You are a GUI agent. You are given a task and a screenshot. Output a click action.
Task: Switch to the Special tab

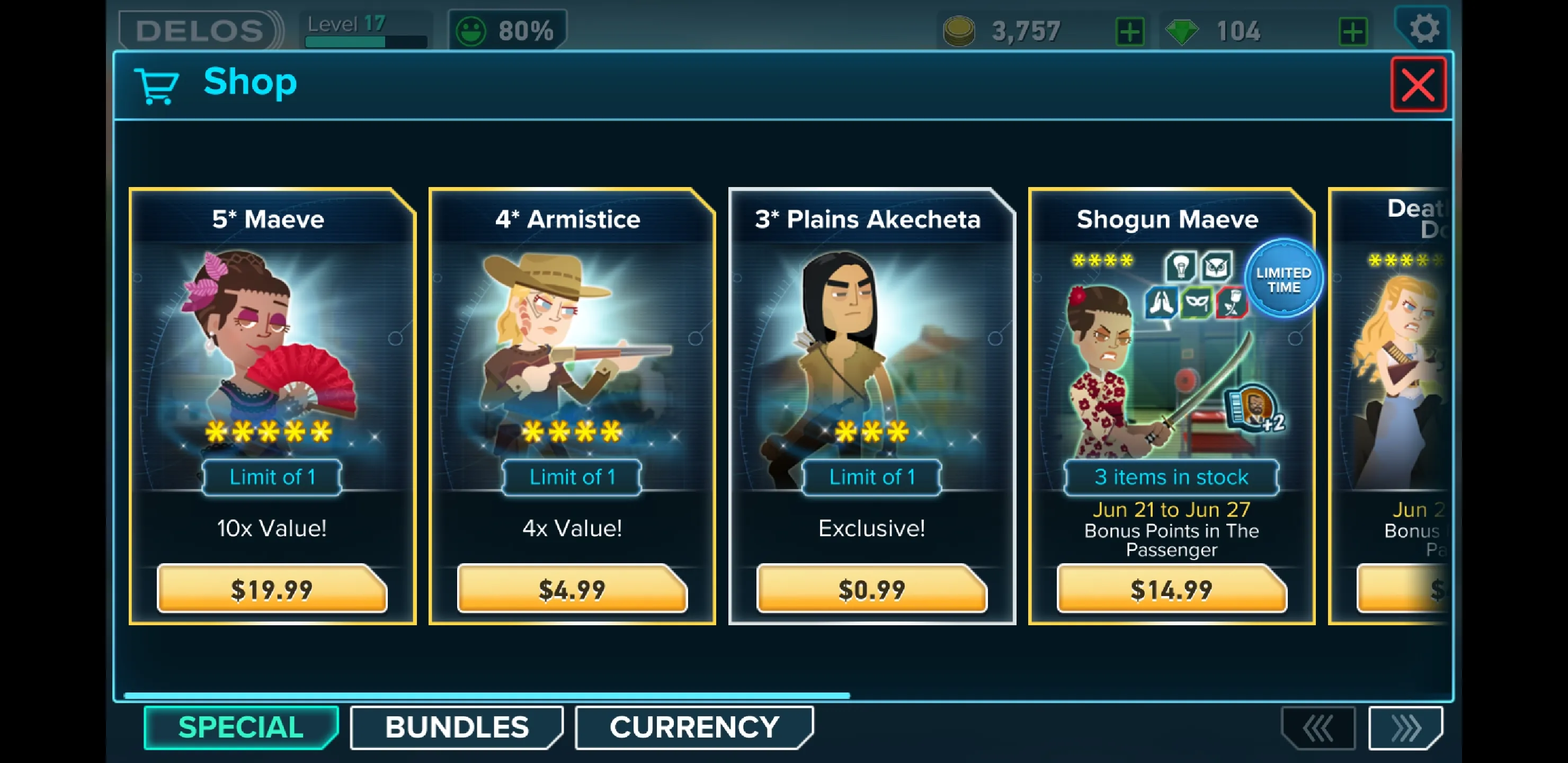(x=241, y=727)
